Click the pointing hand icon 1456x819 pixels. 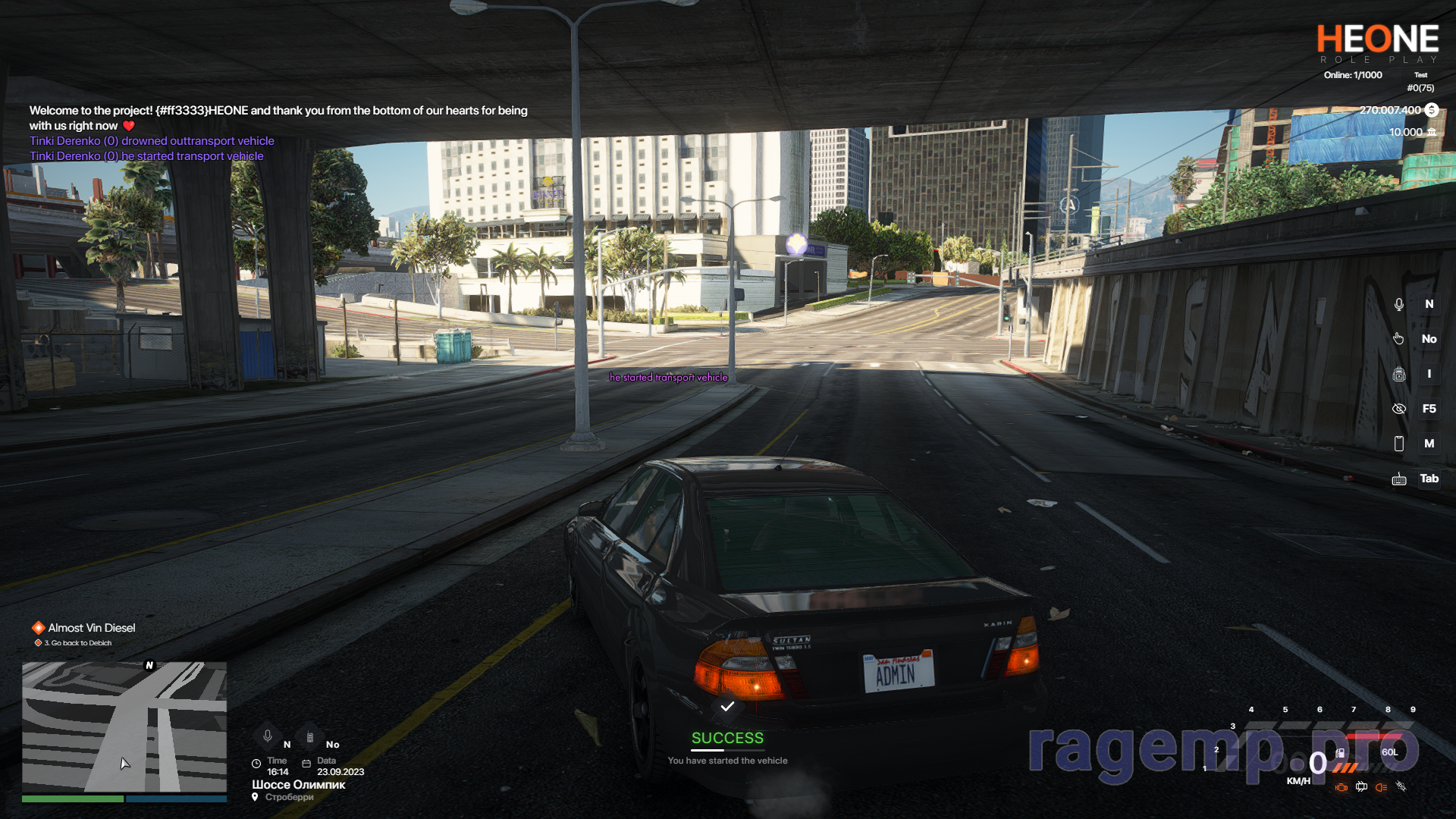pyautogui.click(x=1399, y=339)
